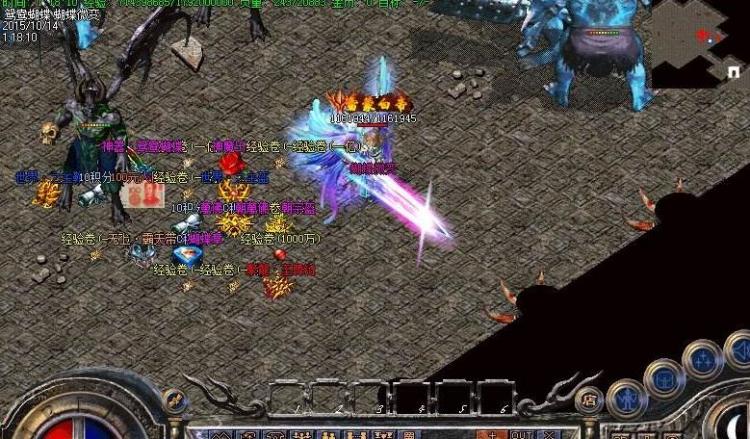
Task: Click the OUT button on bottom bar
Action: tap(521, 434)
